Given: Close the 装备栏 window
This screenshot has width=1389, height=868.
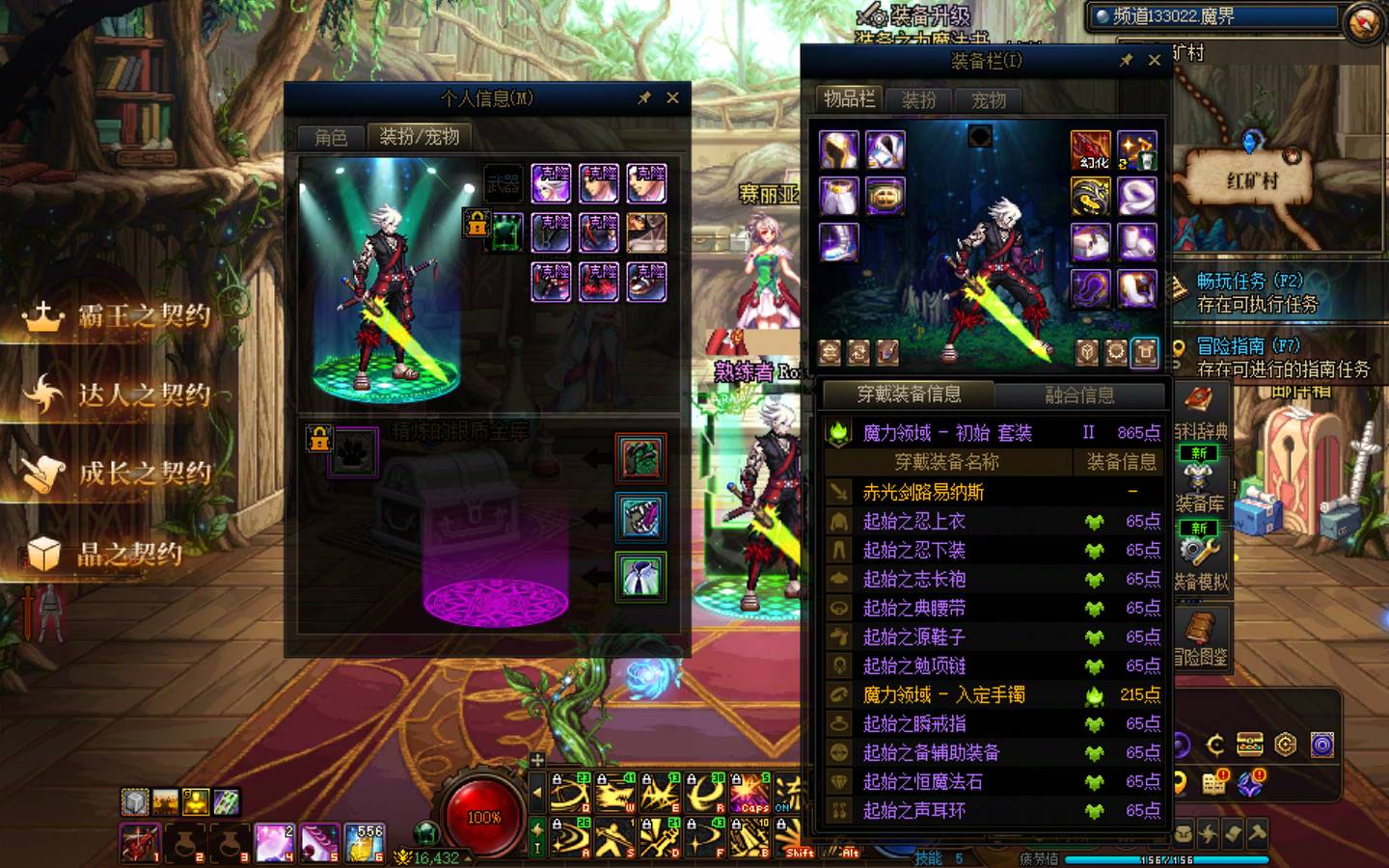Looking at the screenshot, I should pos(1154,60).
